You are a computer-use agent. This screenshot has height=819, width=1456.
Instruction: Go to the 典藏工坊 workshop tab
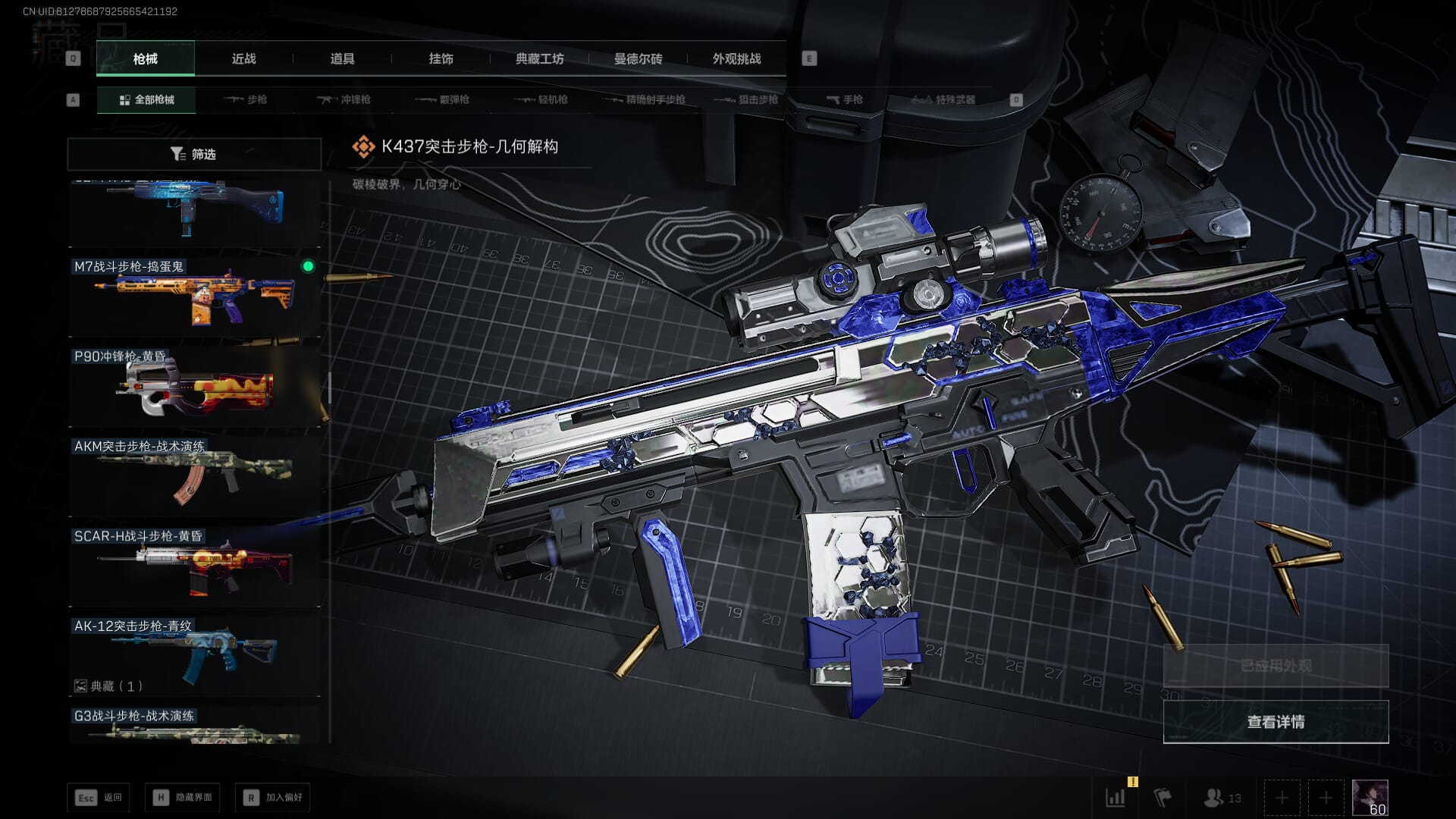click(x=539, y=59)
